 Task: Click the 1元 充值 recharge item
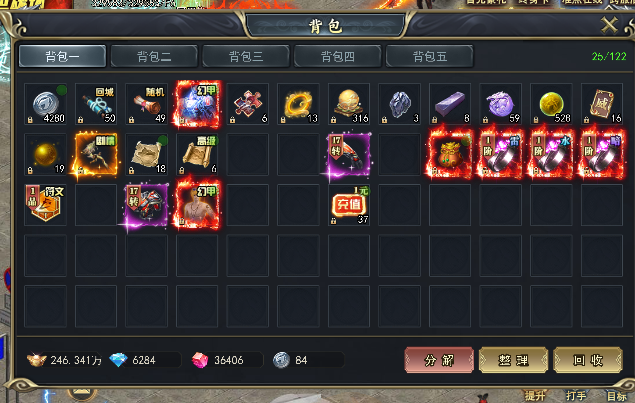tap(348, 205)
